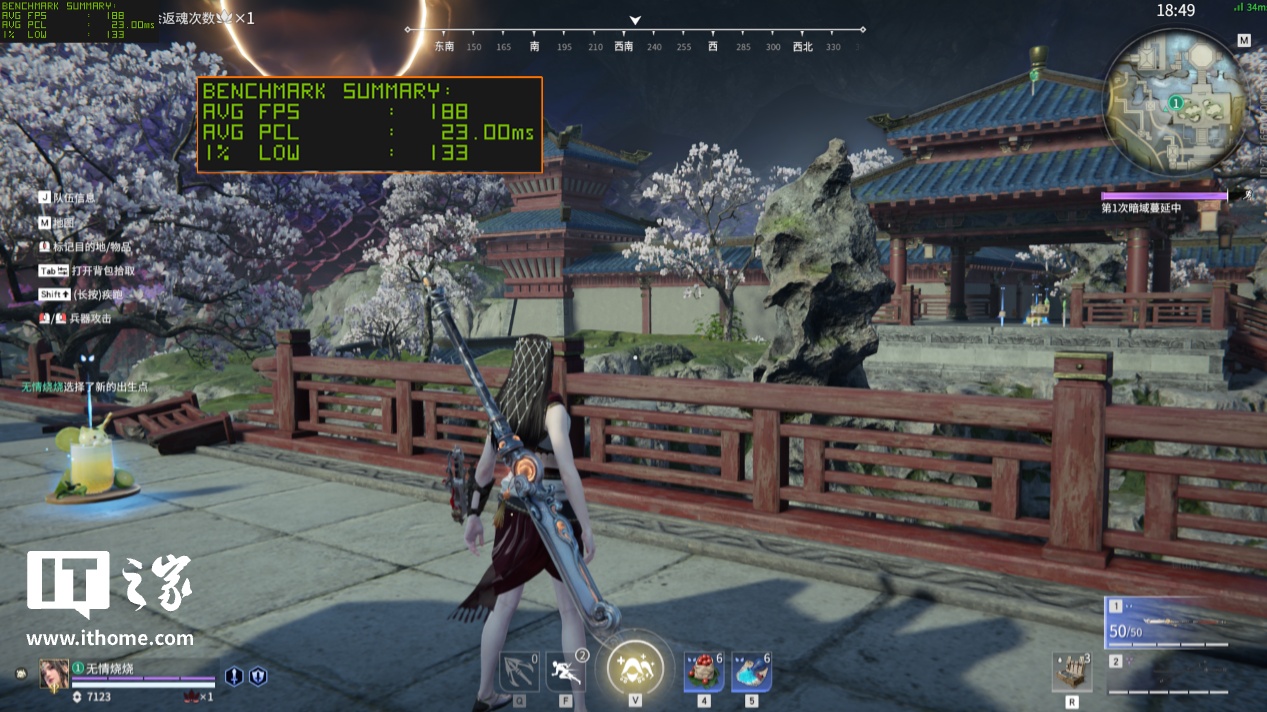1267x712 pixels.
Task: Select the blue shield buff icon
Action: point(258,677)
